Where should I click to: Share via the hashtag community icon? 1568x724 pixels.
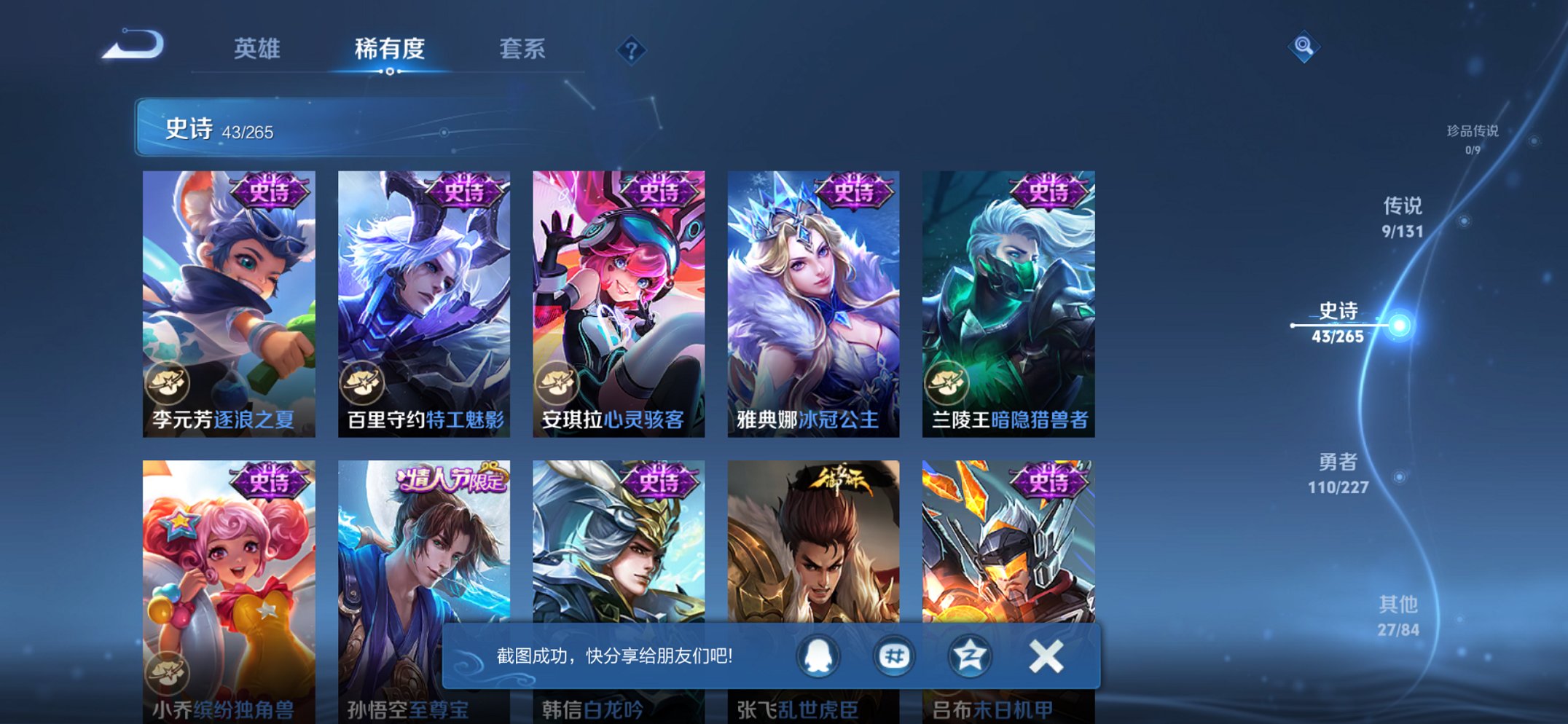[x=892, y=655]
